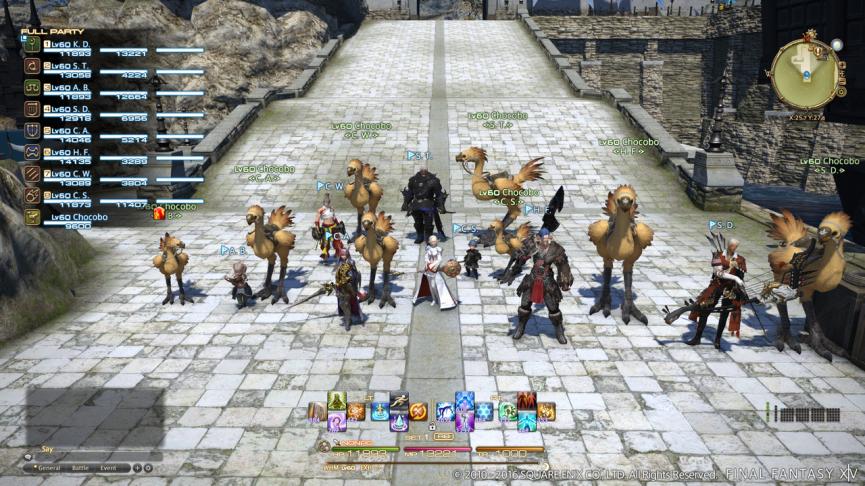
Task: Select party member K. D. in party list
Action: [x=72, y=45]
